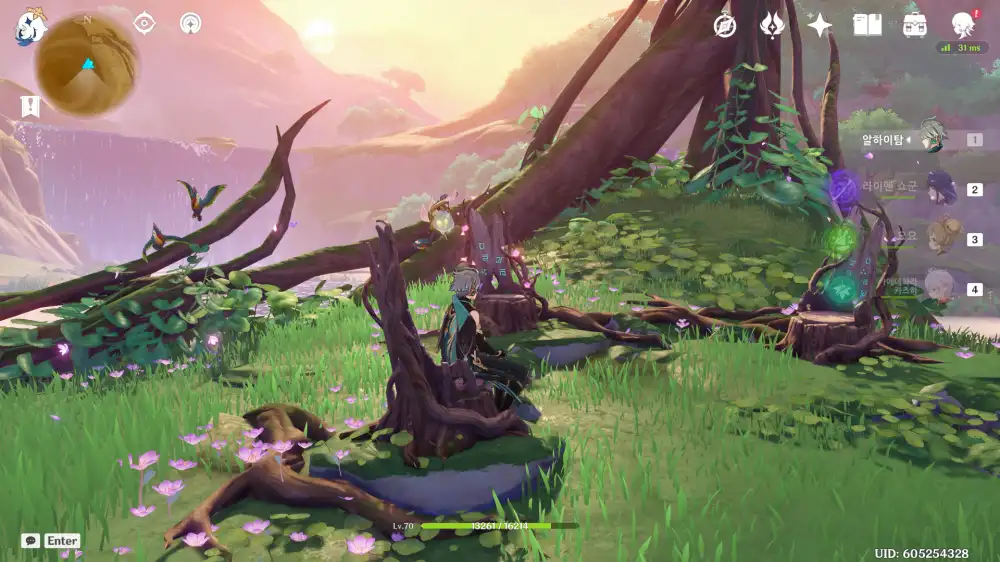1000x562 pixels.
Task: Open the map via the minimap
Action: coord(86,65)
